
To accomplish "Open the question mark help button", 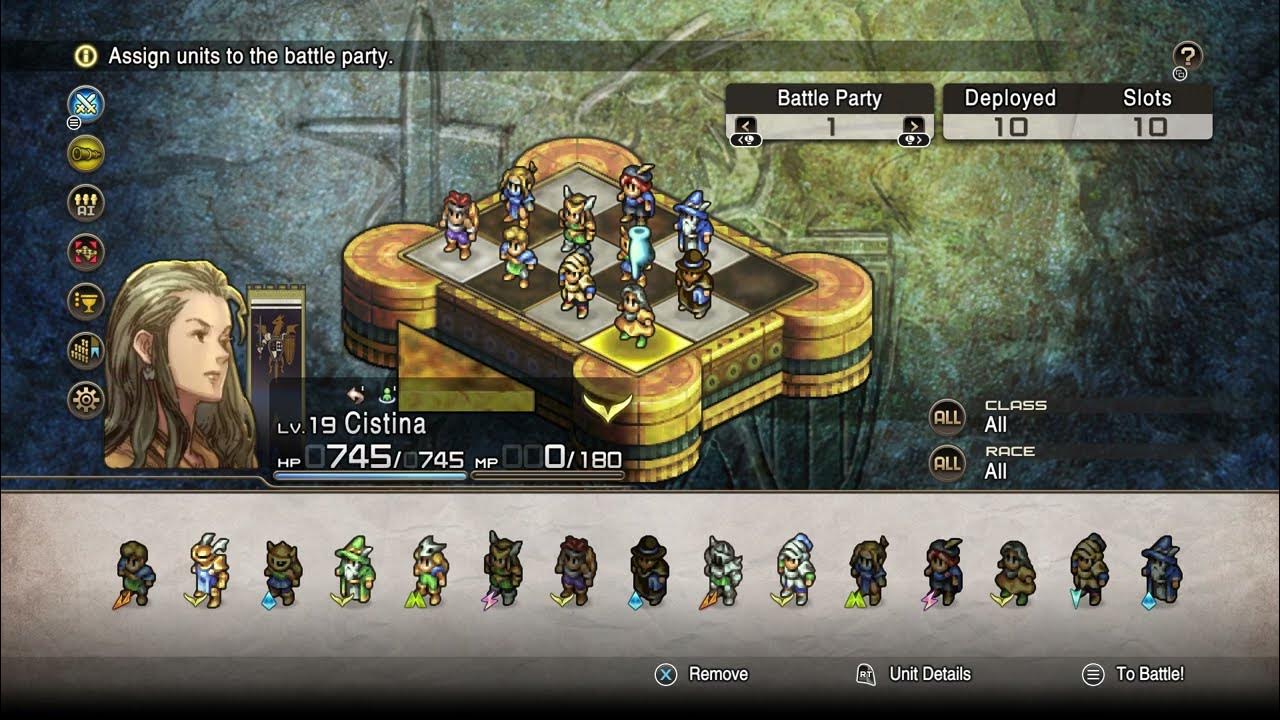I will (1187, 56).
